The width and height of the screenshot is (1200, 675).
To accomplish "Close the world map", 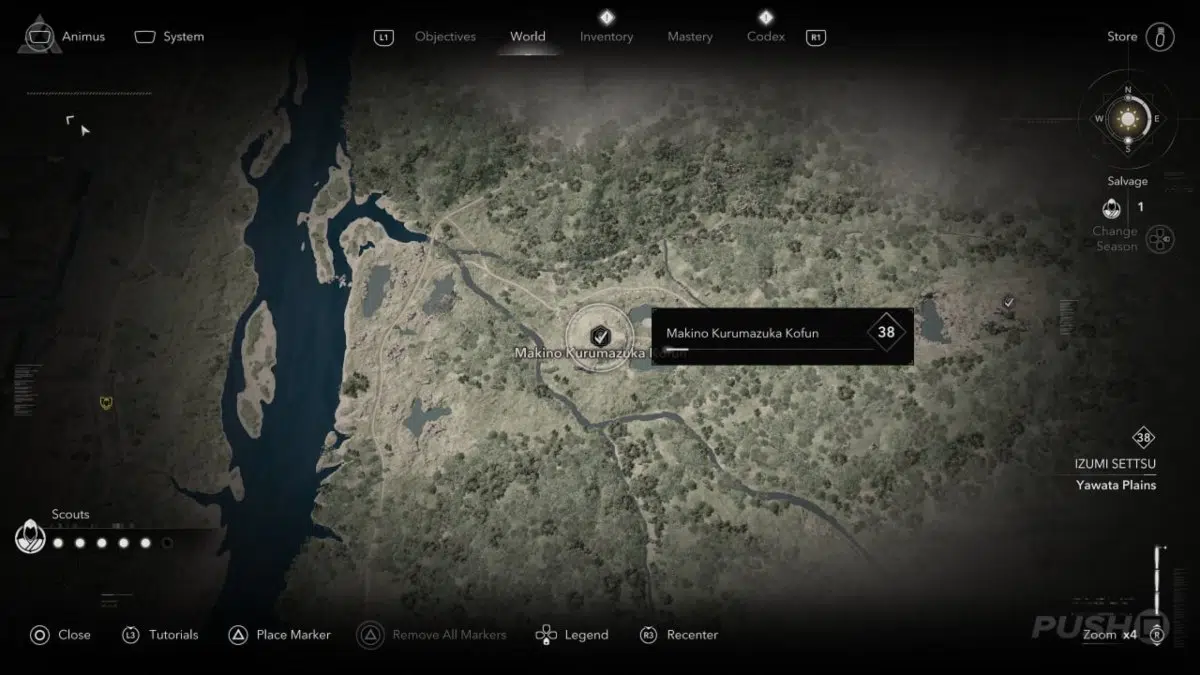I will point(61,635).
